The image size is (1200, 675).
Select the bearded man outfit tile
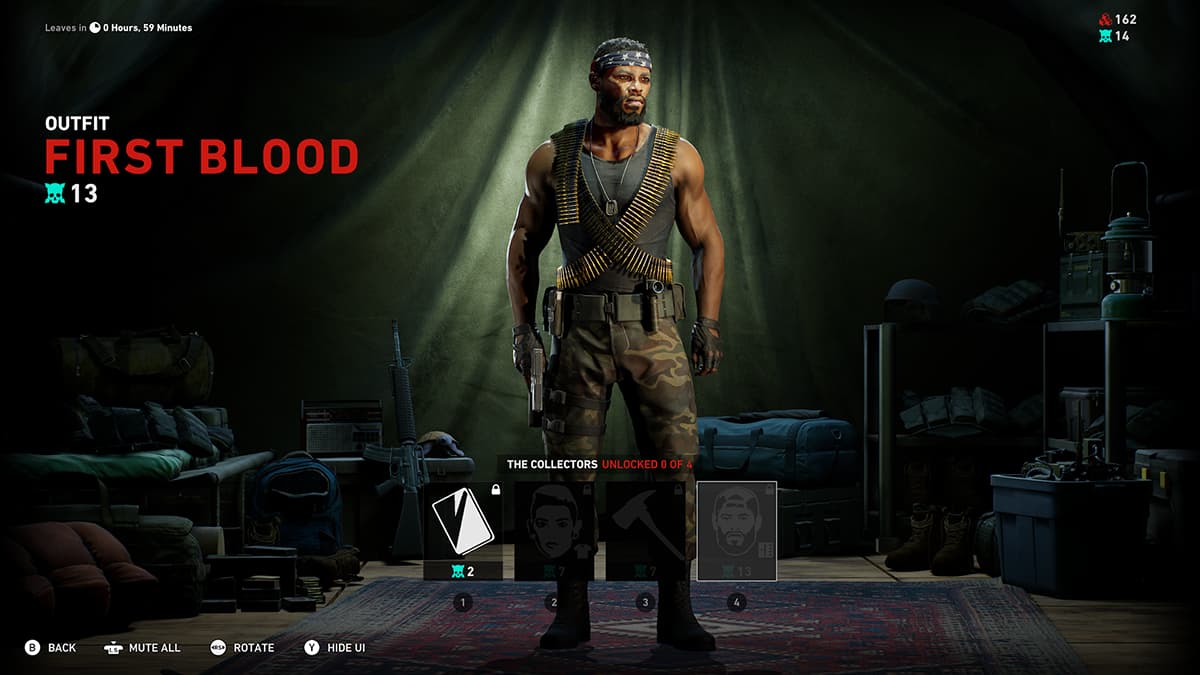point(736,530)
